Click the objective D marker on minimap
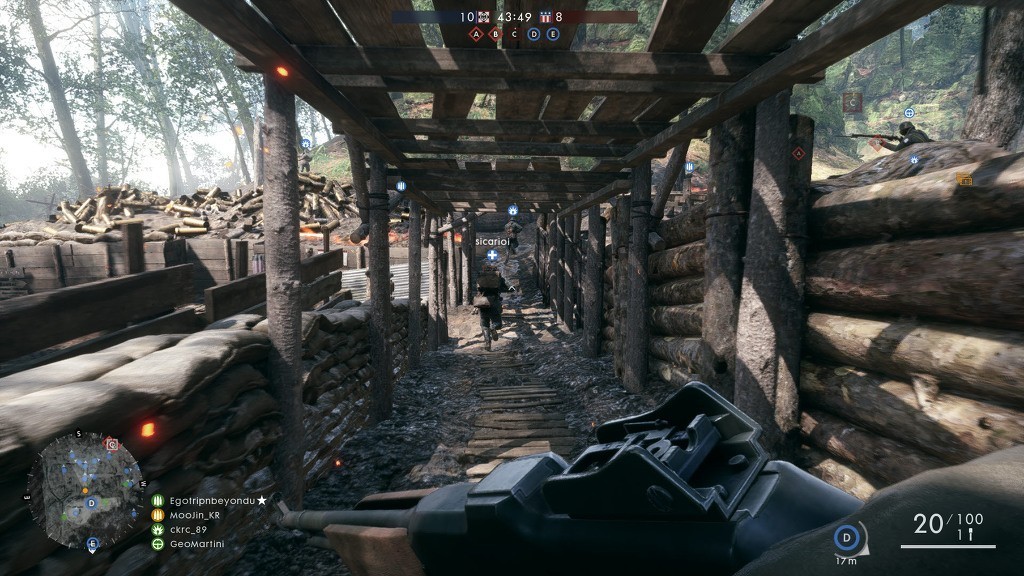The height and width of the screenshot is (576, 1024). point(91,502)
